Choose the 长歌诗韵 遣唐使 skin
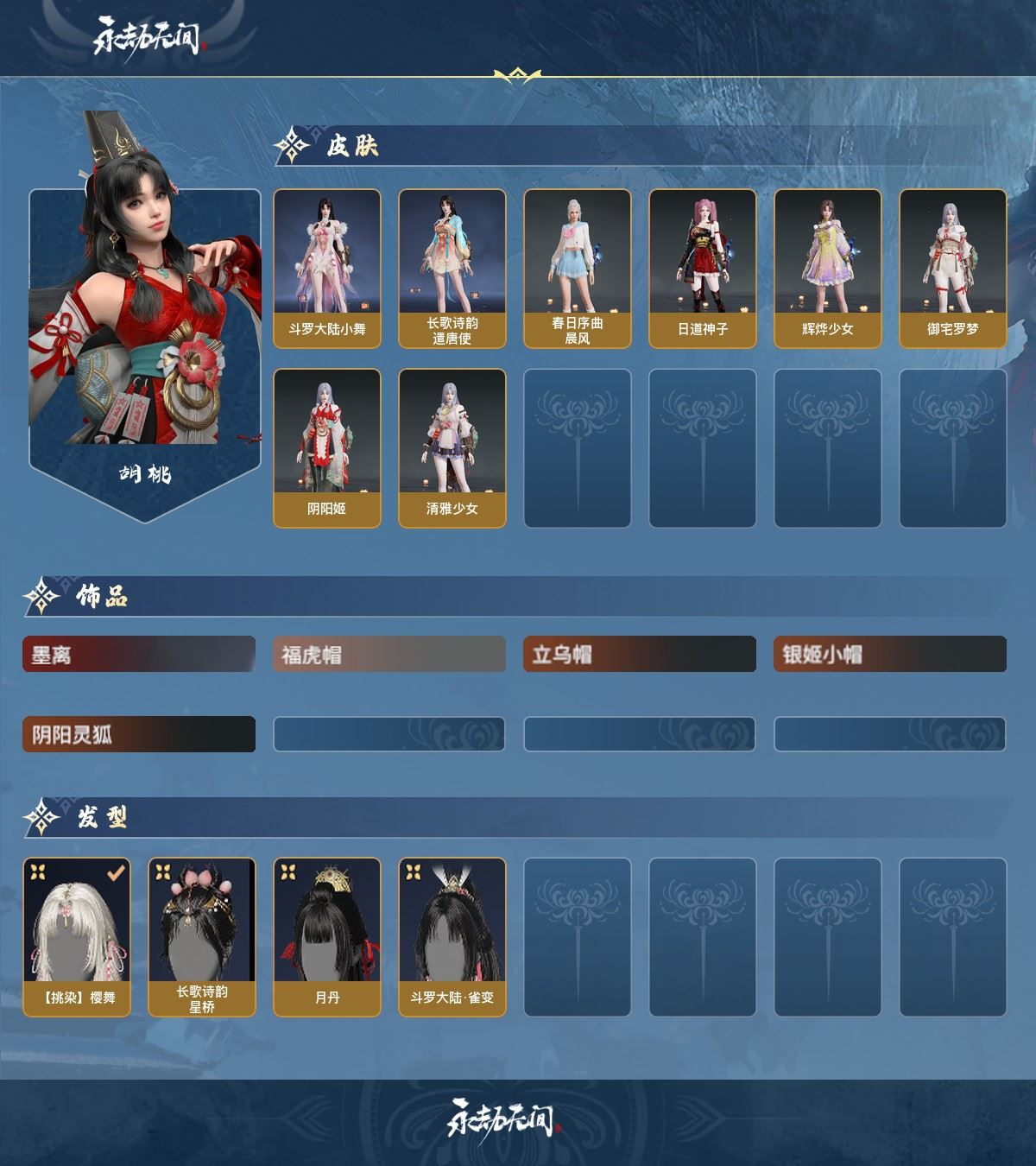The height and width of the screenshot is (1166, 1036). 452,269
